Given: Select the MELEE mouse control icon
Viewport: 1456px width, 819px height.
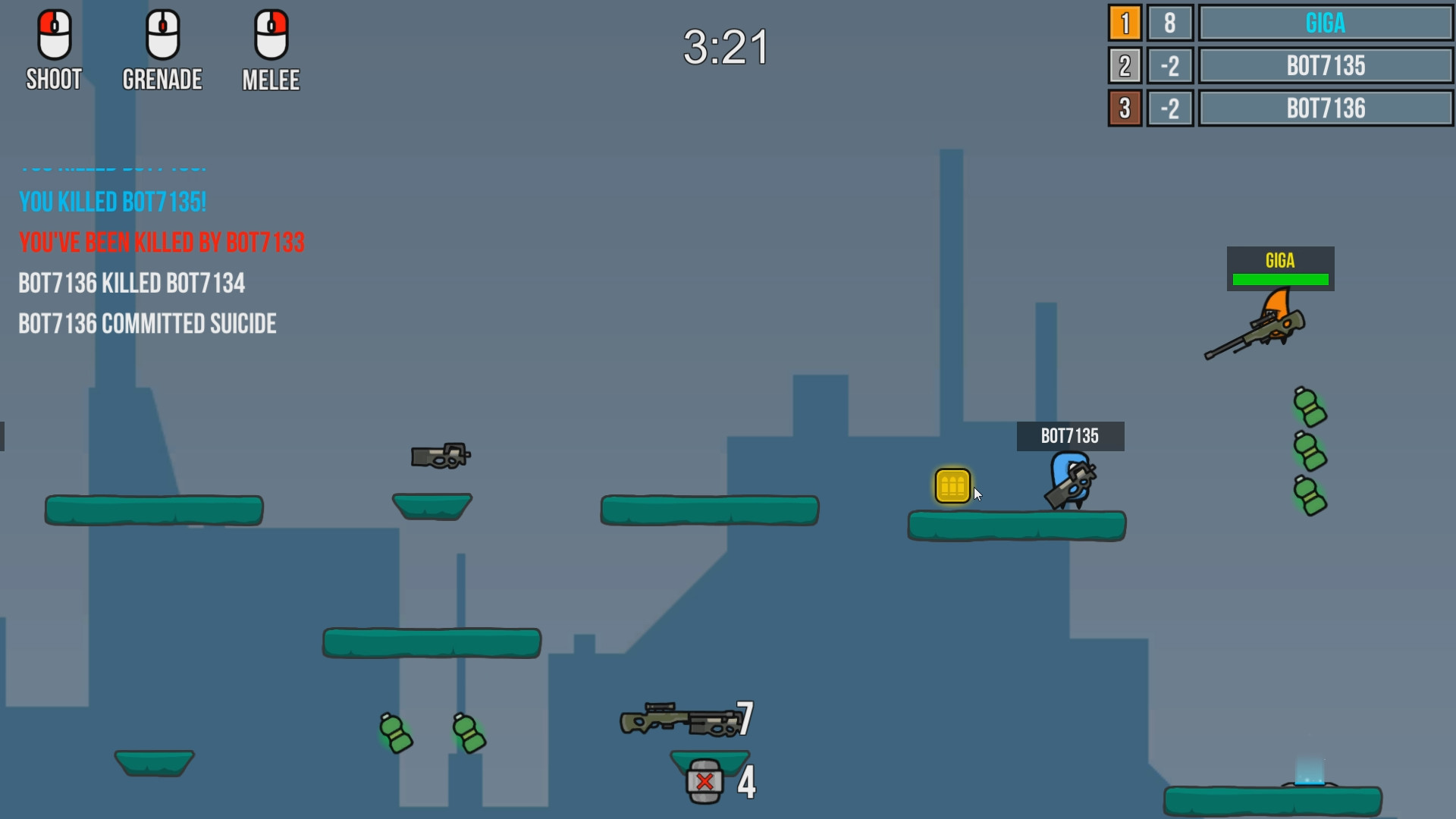Looking at the screenshot, I should coord(271,34).
